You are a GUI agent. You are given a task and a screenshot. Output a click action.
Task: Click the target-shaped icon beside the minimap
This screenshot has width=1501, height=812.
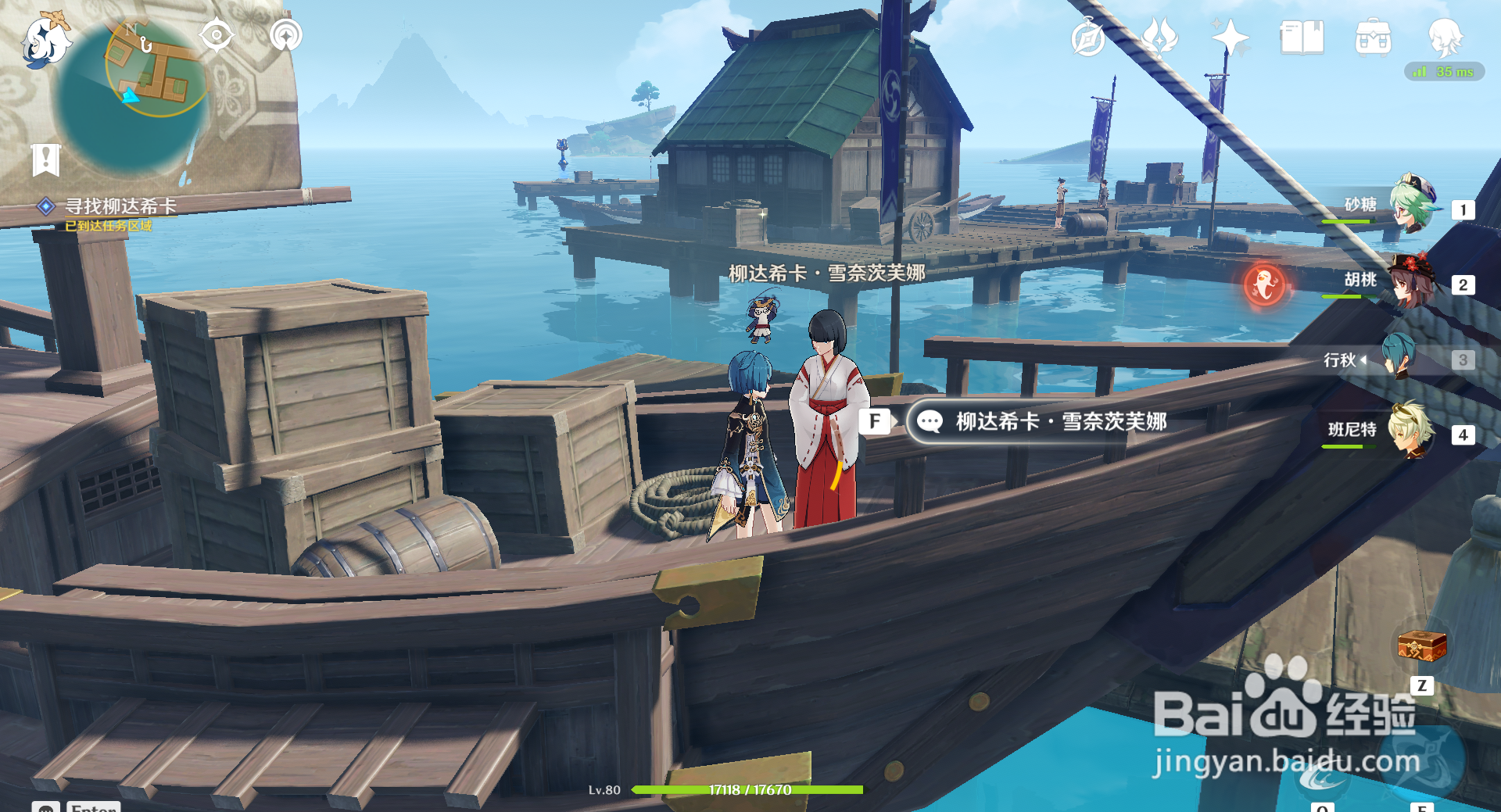pos(217,35)
